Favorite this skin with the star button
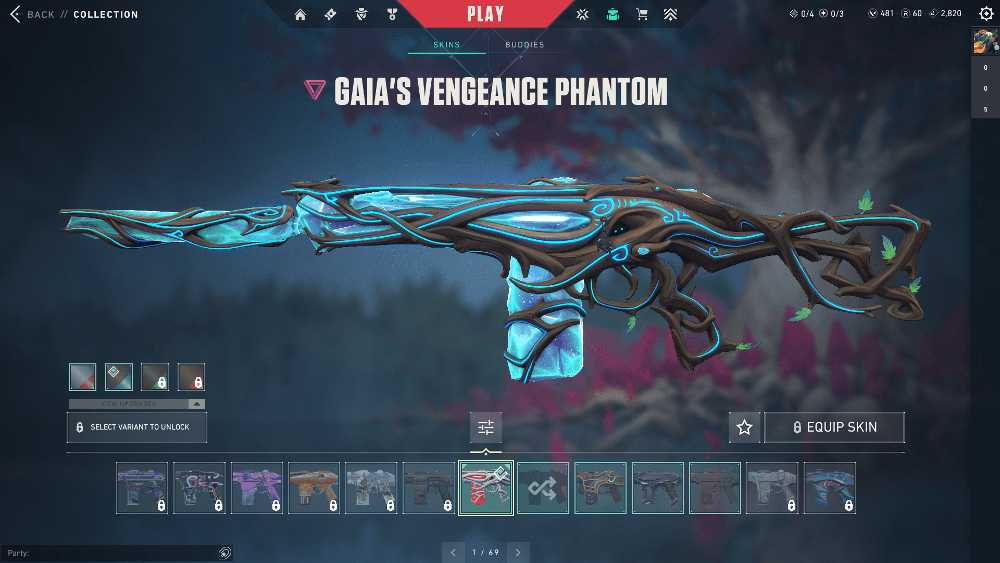The width and height of the screenshot is (1000, 563). tap(744, 427)
